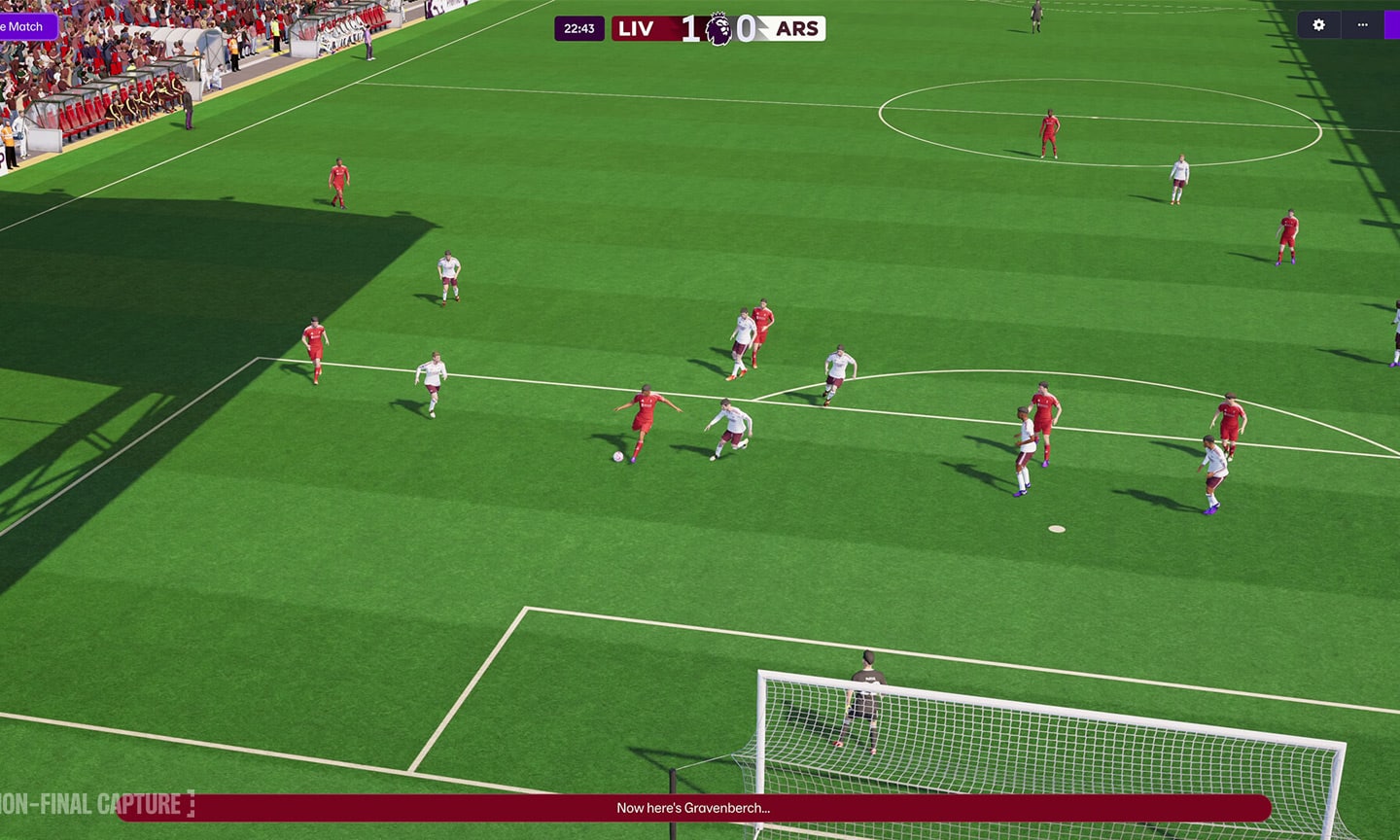Viewport: 1400px width, 840px height.
Task: Open the three-dots more options menu
Action: coord(1362,25)
